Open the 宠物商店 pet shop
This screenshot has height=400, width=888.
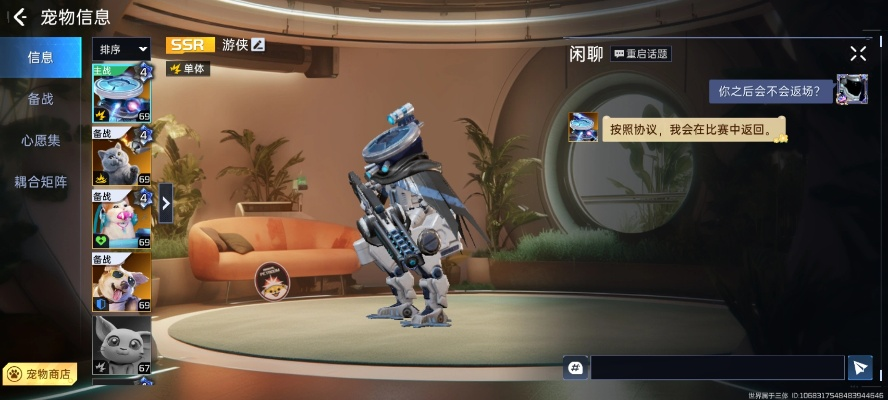pos(40,374)
